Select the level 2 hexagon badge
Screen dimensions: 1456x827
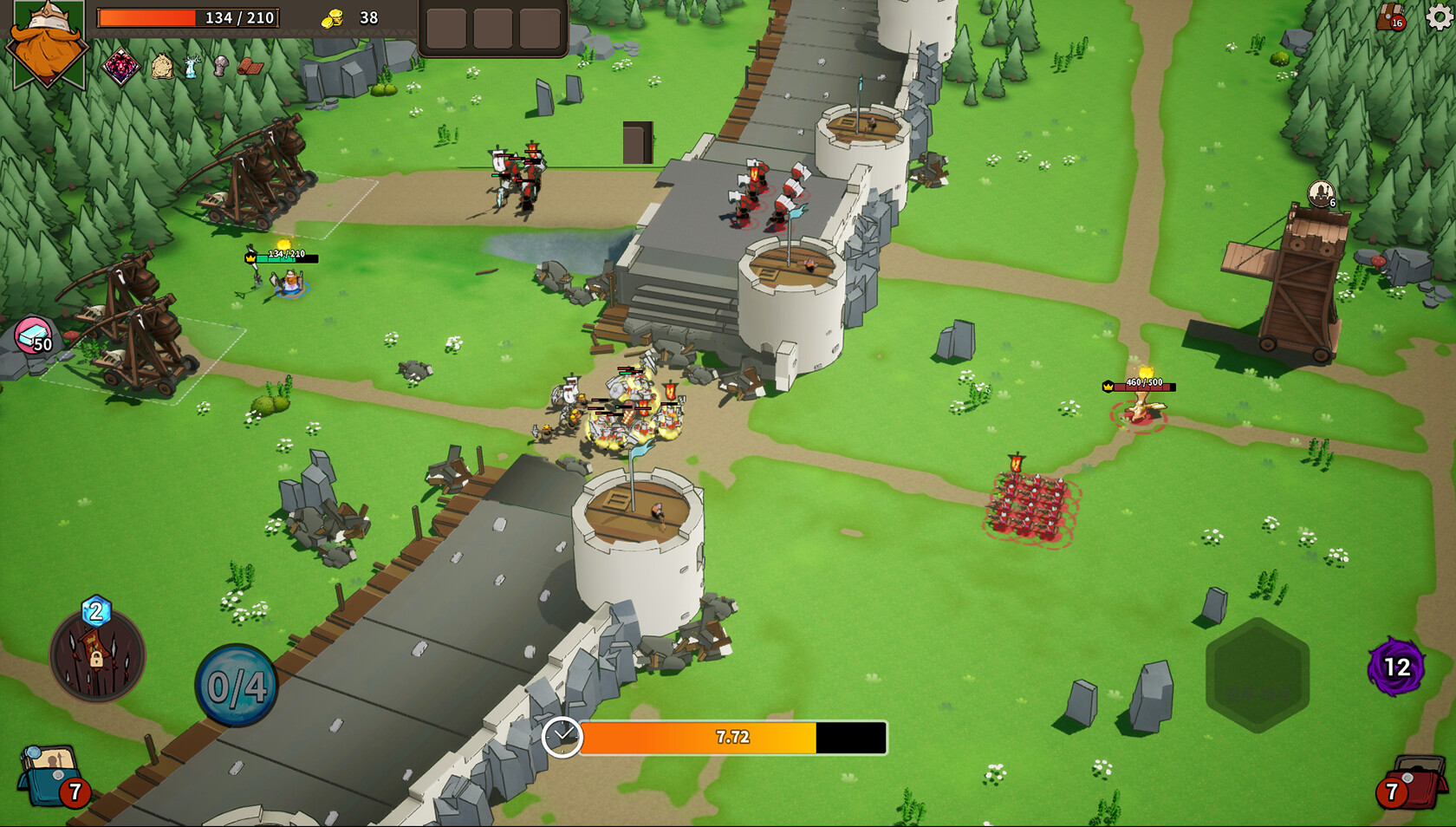[x=95, y=611]
